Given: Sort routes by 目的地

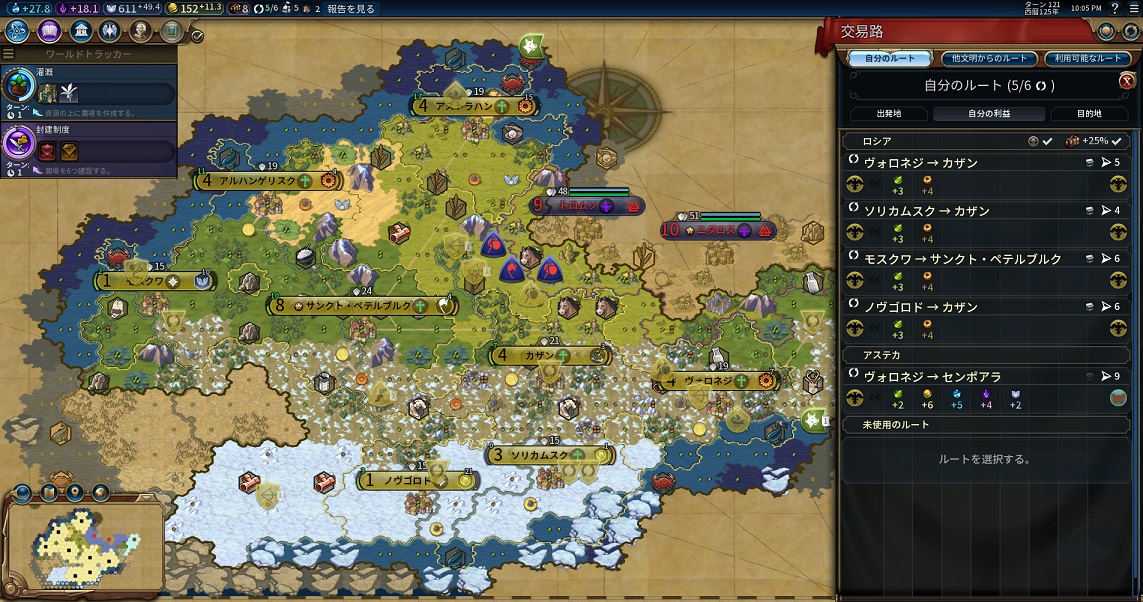Looking at the screenshot, I should [1089, 114].
